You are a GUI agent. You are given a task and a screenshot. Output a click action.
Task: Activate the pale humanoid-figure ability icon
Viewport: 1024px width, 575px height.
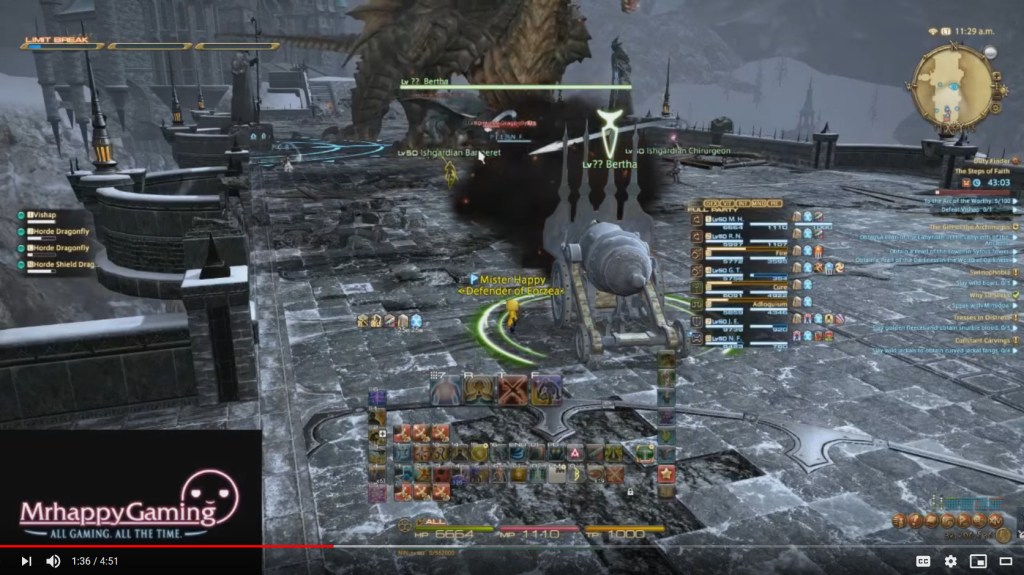(x=446, y=389)
